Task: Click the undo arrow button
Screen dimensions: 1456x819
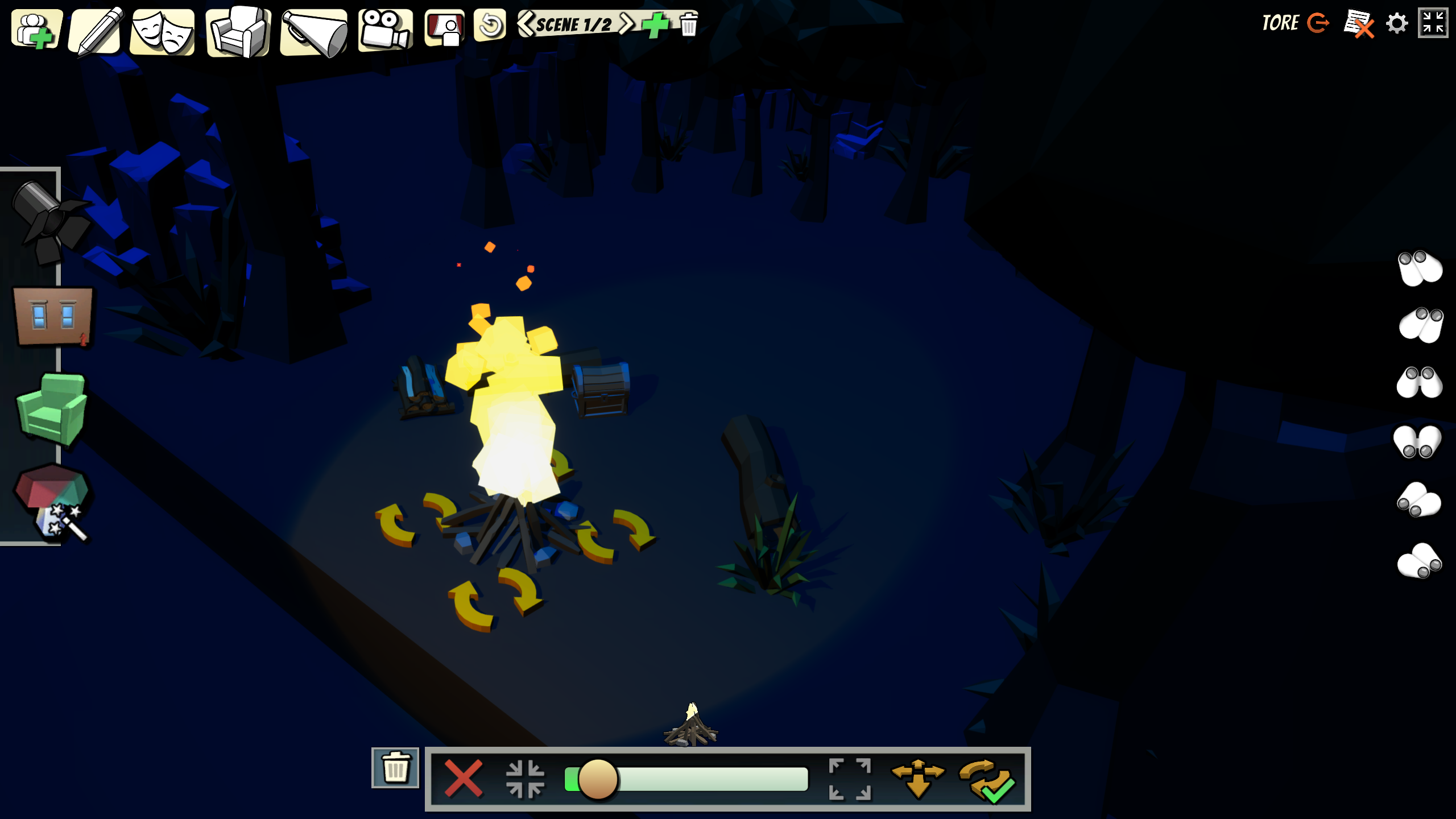Action: pos(490,25)
